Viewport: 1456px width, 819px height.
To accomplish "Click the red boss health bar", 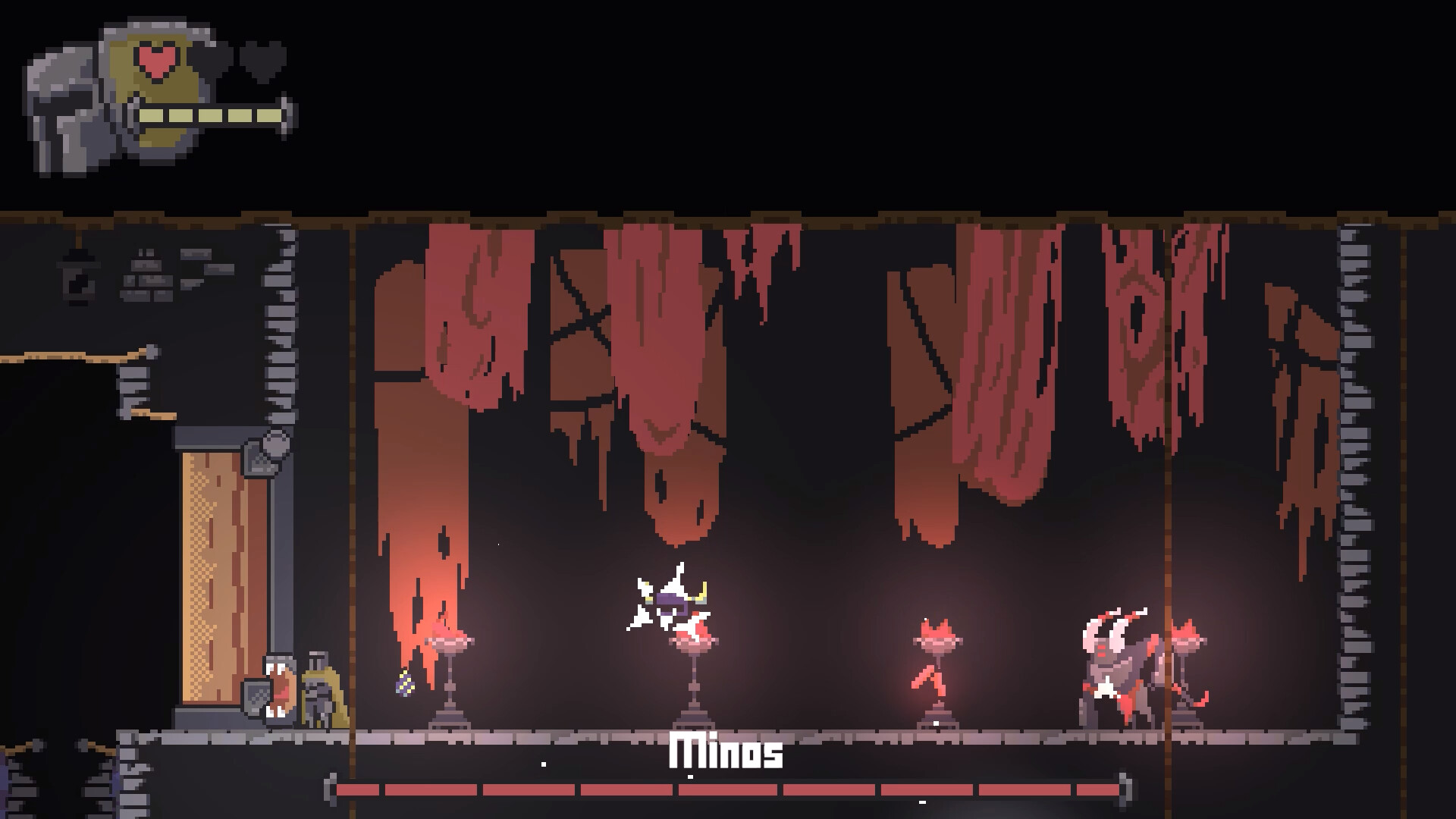I will click(x=728, y=791).
